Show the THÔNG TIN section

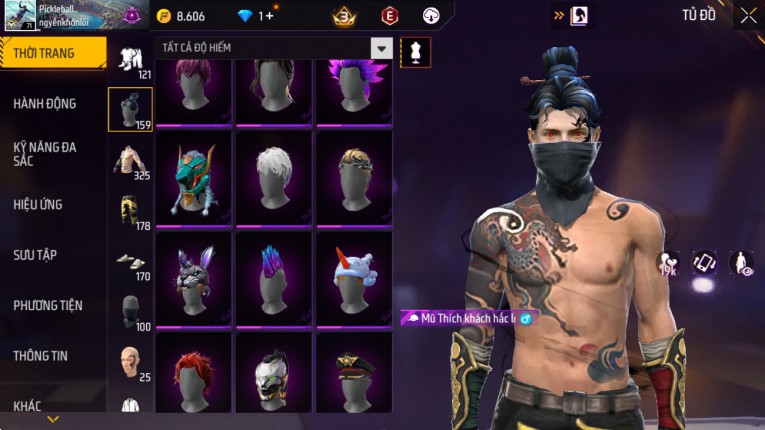(41, 355)
